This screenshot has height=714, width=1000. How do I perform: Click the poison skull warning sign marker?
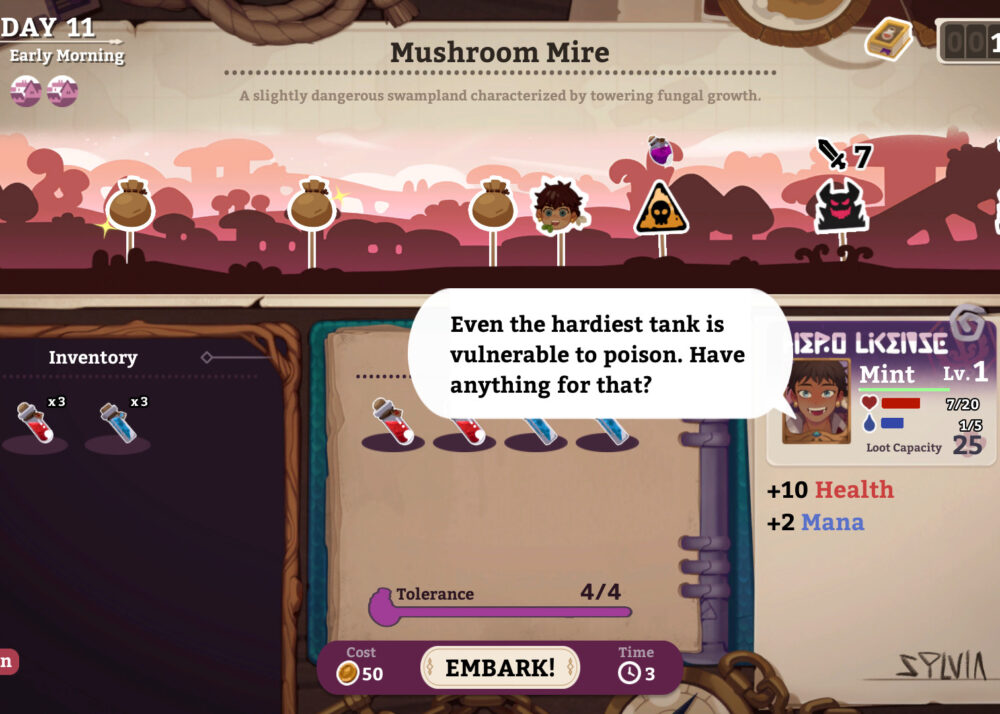pyautogui.click(x=661, y=208)
